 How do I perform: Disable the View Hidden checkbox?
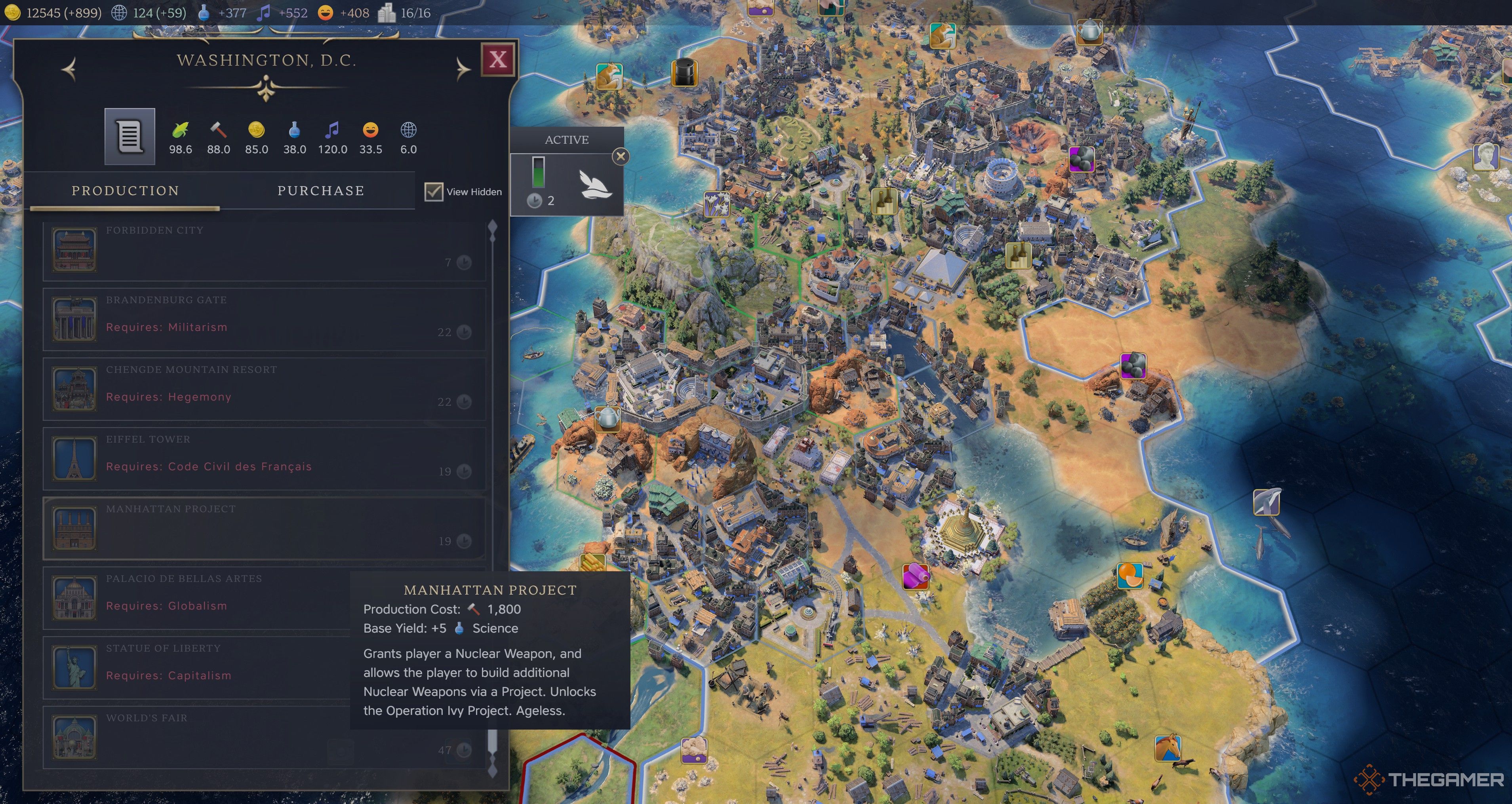434,191
